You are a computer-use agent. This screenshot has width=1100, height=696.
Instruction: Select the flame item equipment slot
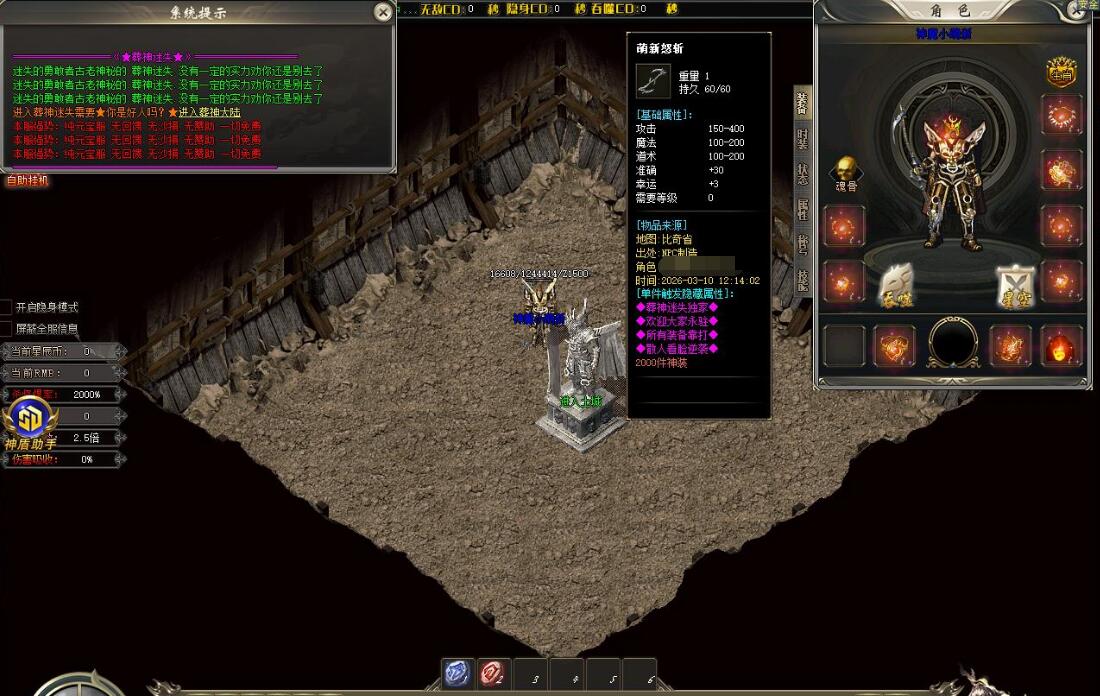(1061, 346)
